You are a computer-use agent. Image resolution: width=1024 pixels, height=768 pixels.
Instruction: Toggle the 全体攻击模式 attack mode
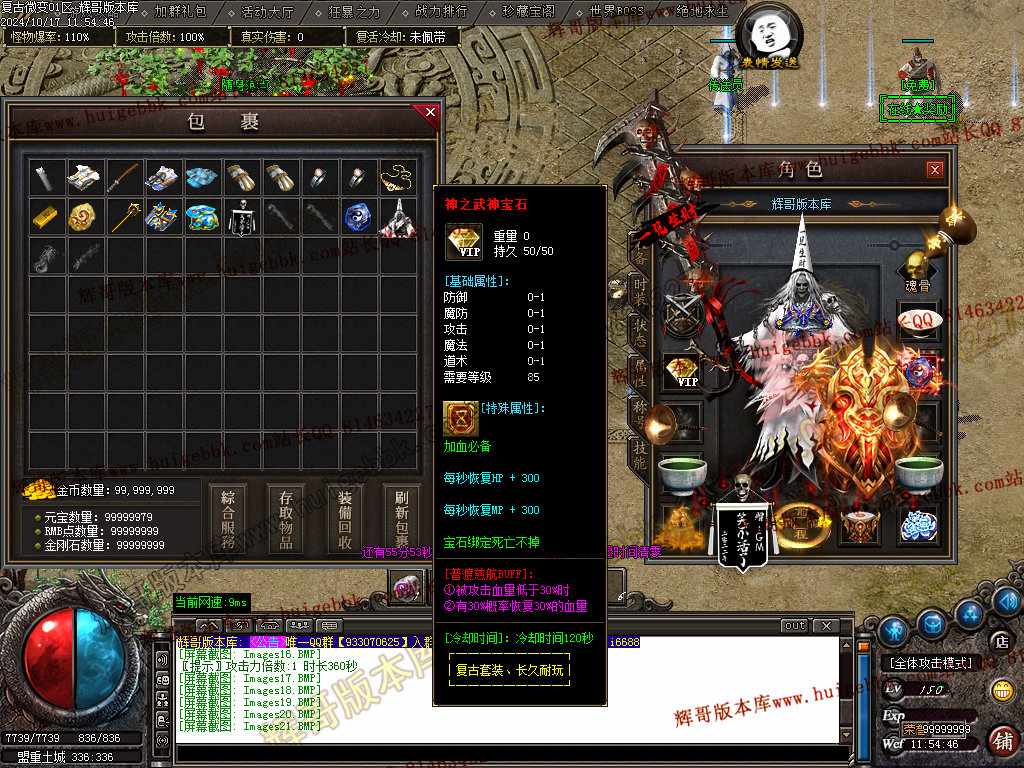coord(930,662)
